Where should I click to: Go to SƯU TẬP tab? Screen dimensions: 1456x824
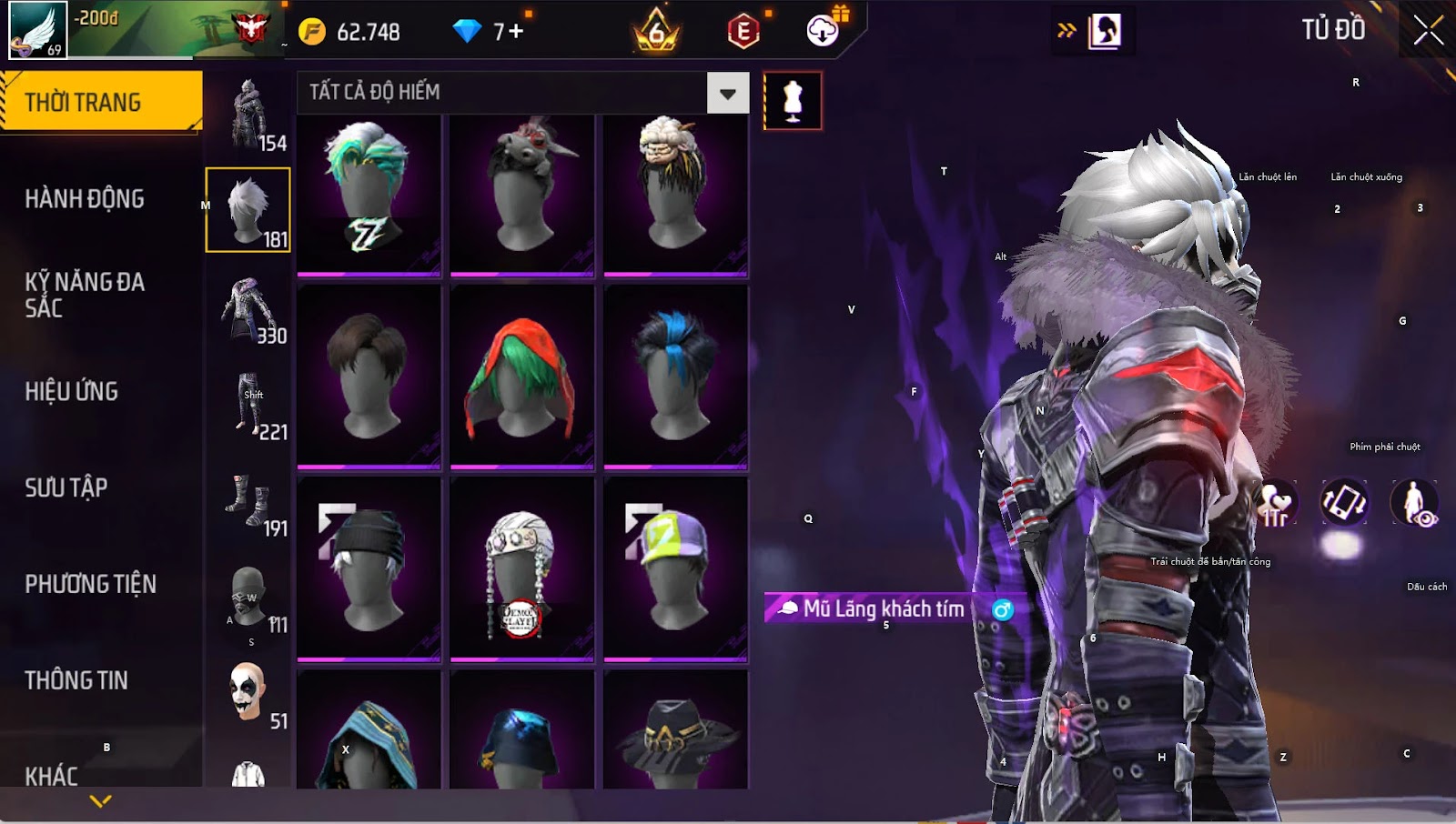coord(66,487)
